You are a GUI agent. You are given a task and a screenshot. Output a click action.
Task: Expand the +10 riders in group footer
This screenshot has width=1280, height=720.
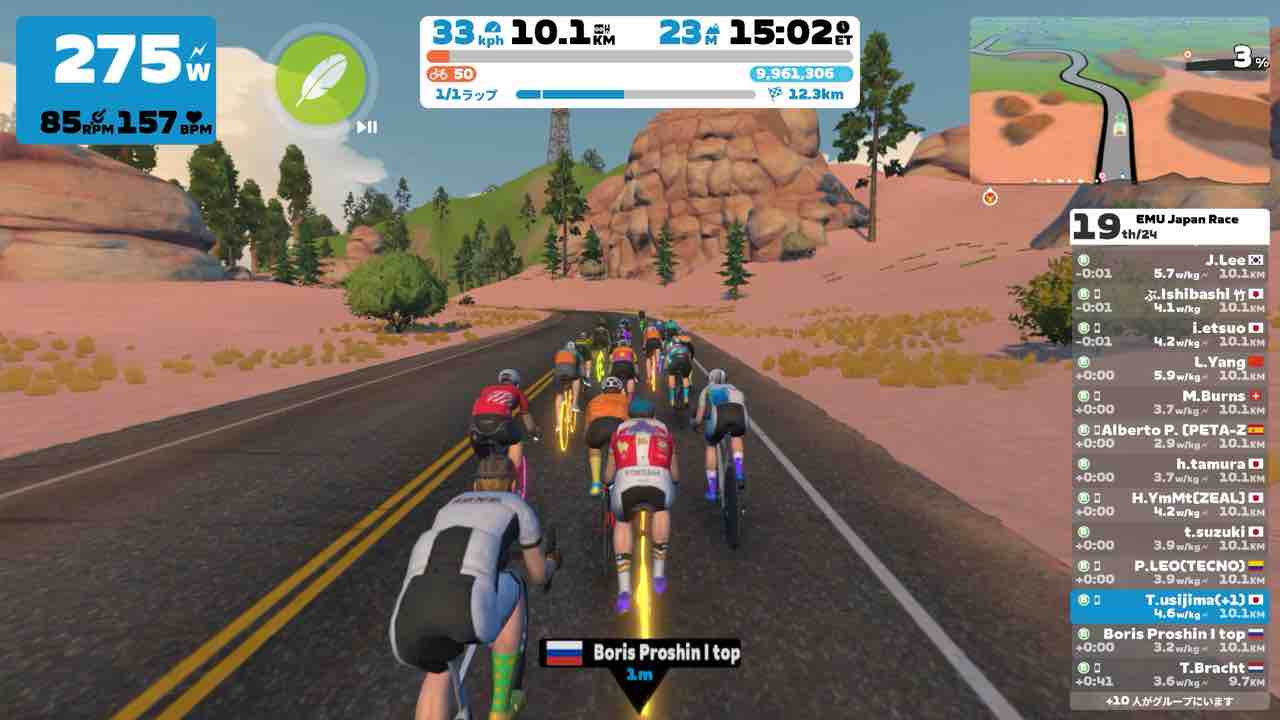pyautogui.click(x=1169, y=701)
